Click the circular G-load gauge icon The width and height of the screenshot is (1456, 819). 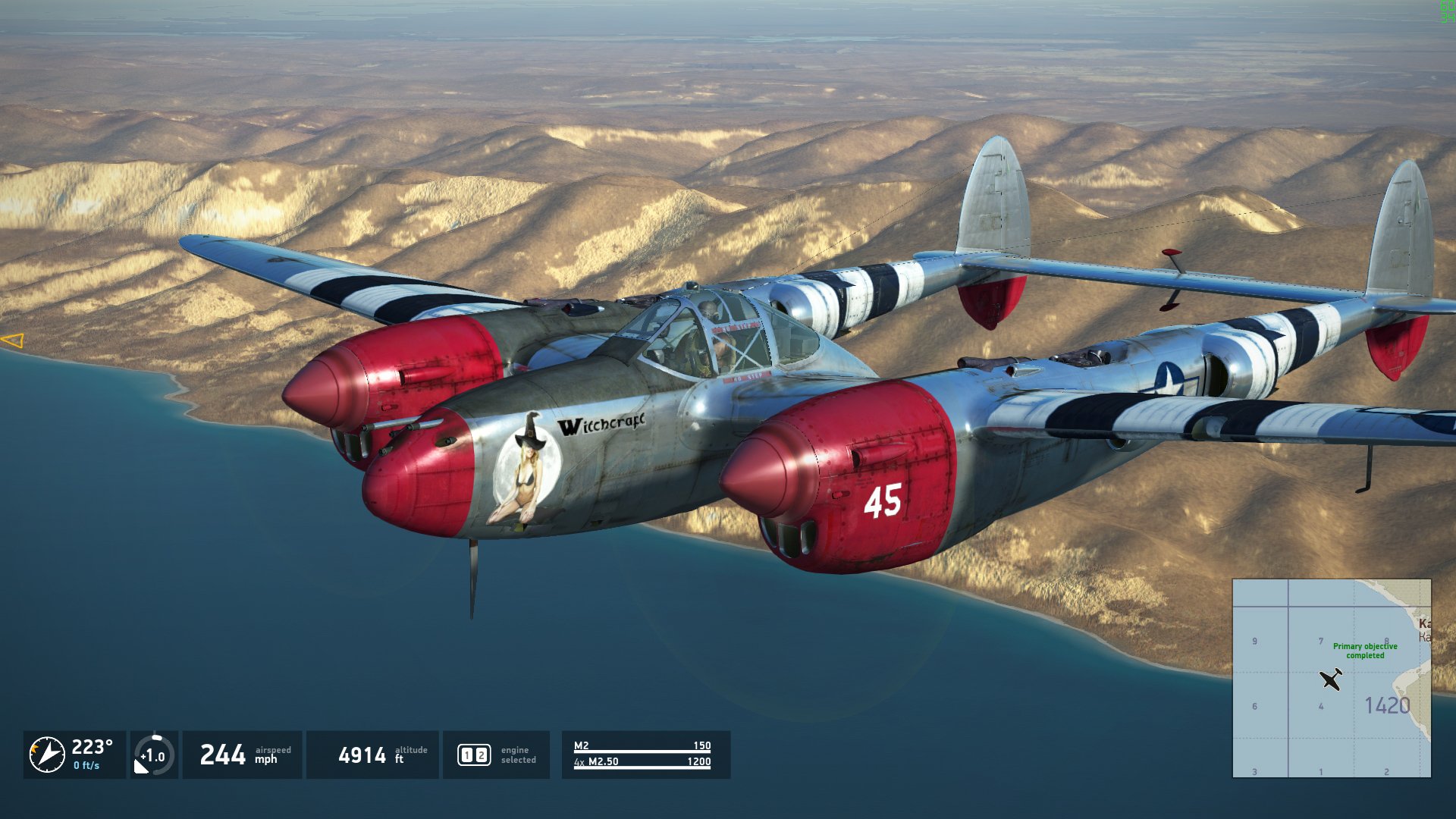pos(154,755)
